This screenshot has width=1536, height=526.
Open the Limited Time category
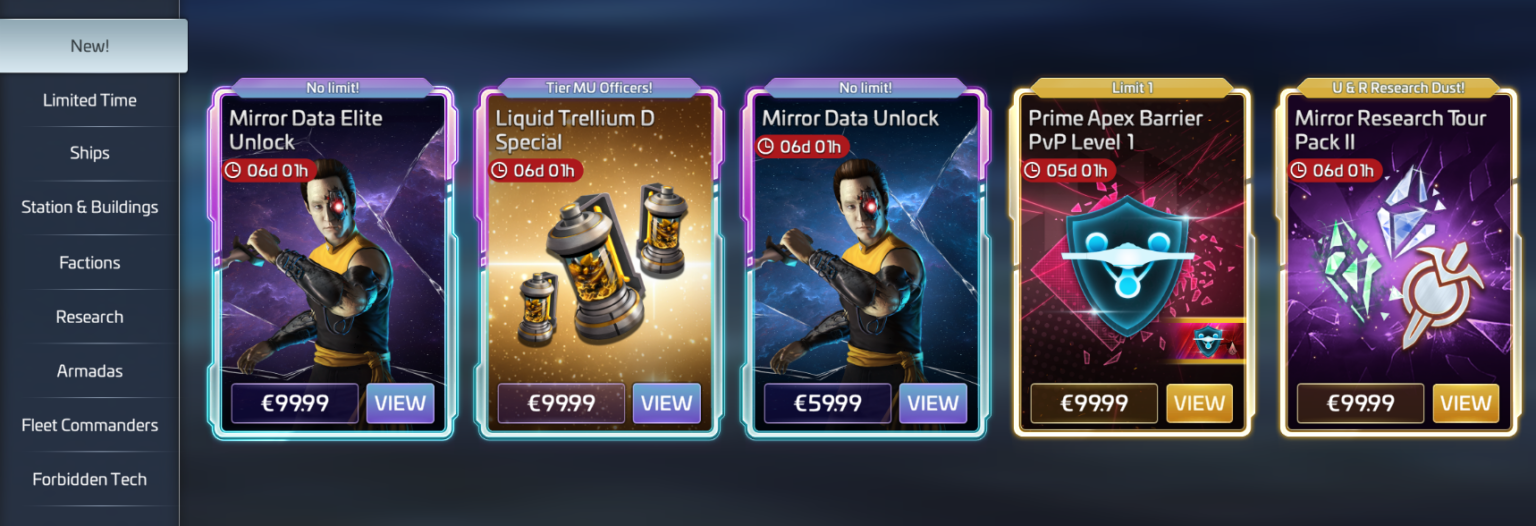(90, 100)
